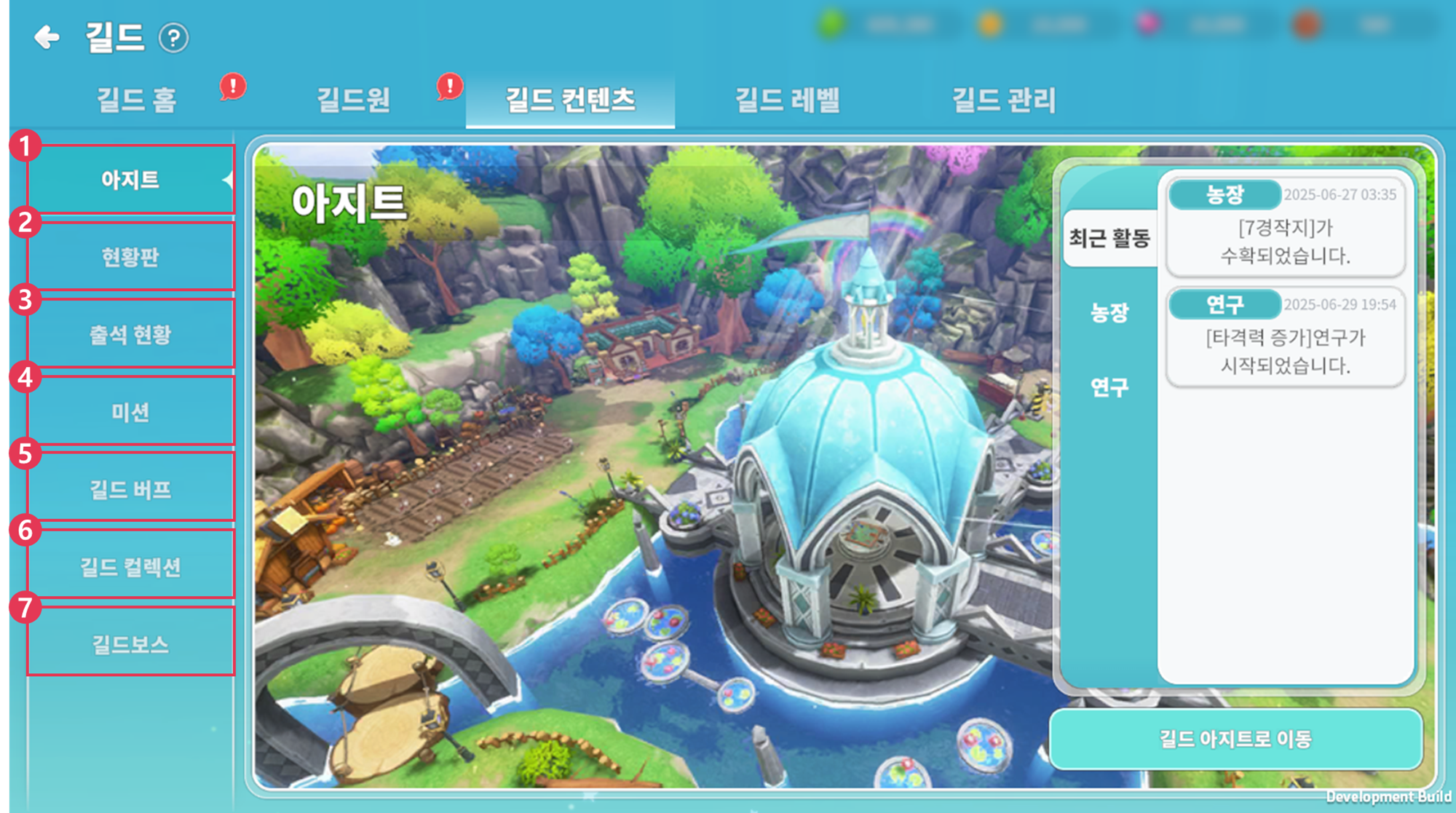Select the 길드 컨텐츠 tab

click(570, 100)
